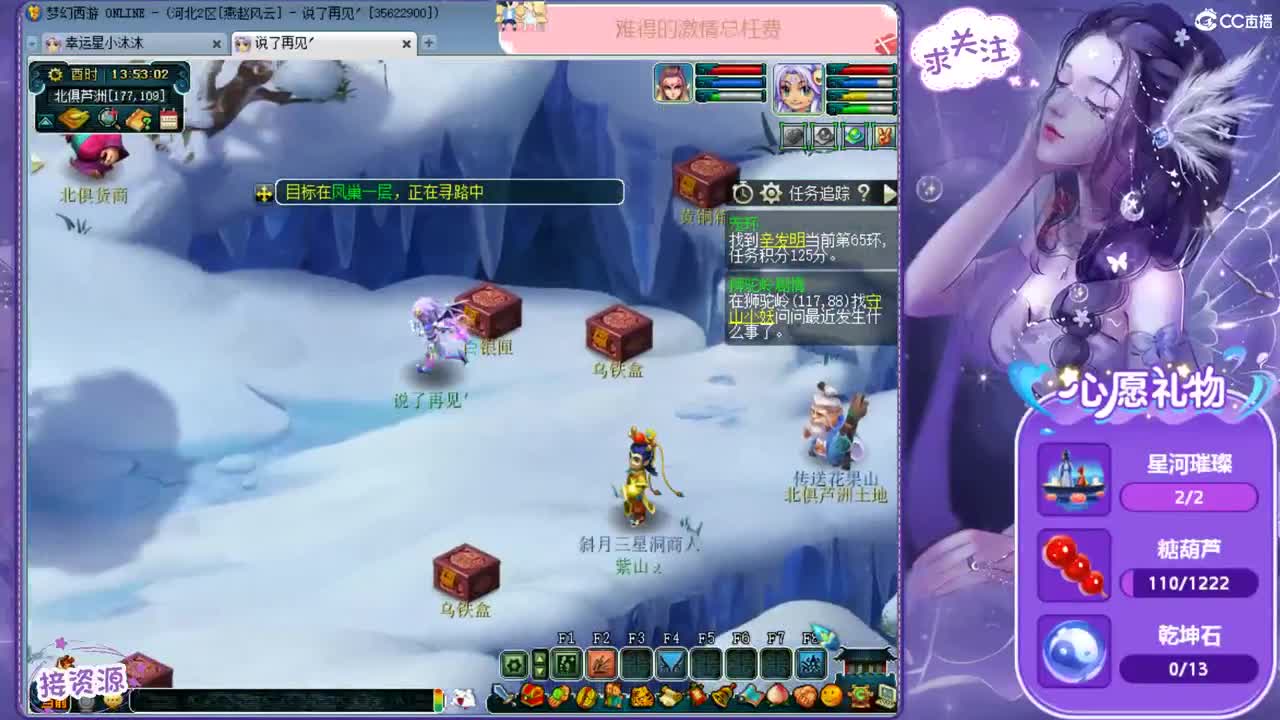1280x720 pixels.
Task: Click the up-down arrows beside the system gear
Action: pyautogui.click(x=539, y=664)
